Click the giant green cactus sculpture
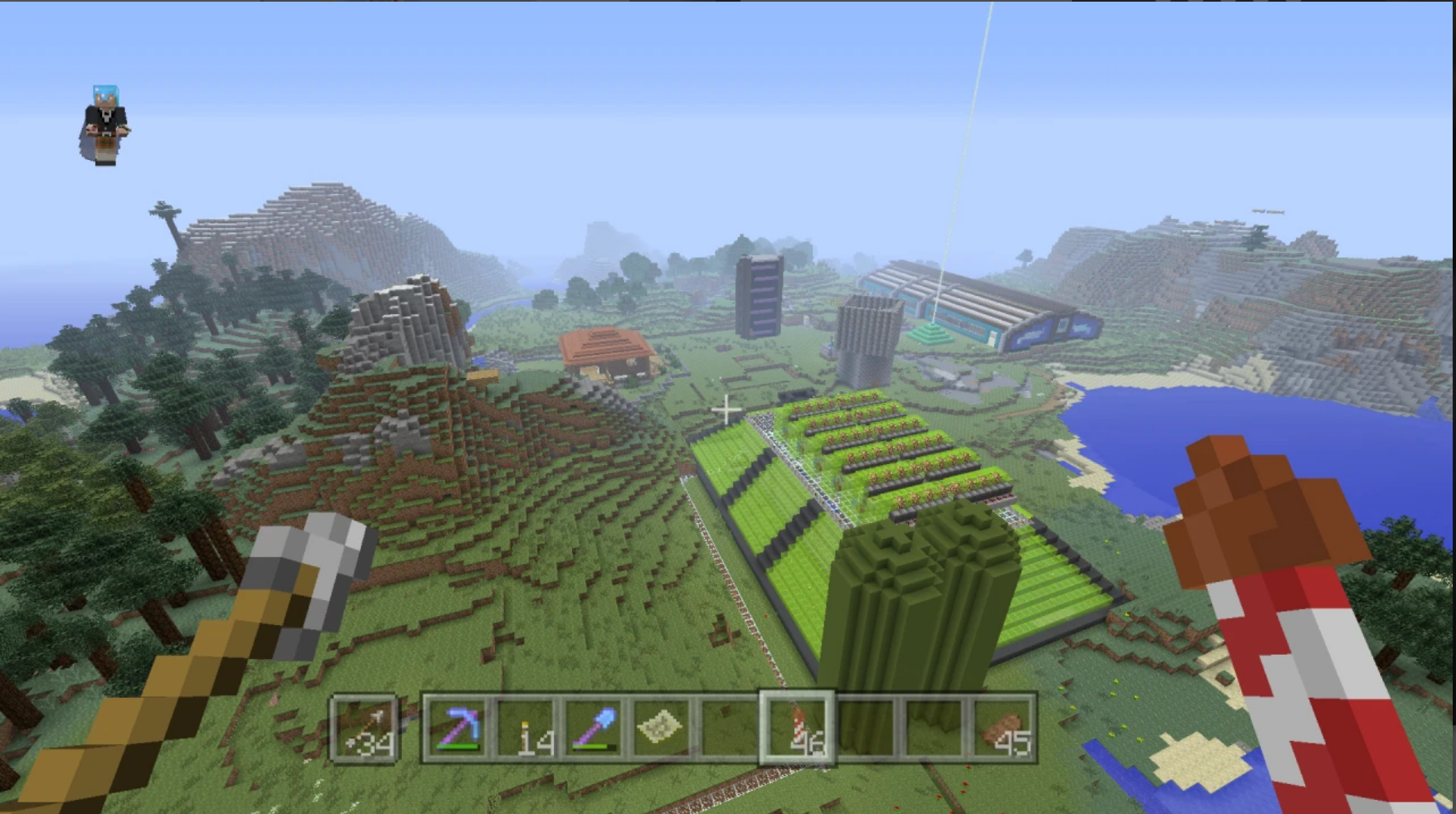The width and height of the screenshot is (1456, 814). [920, 605]
